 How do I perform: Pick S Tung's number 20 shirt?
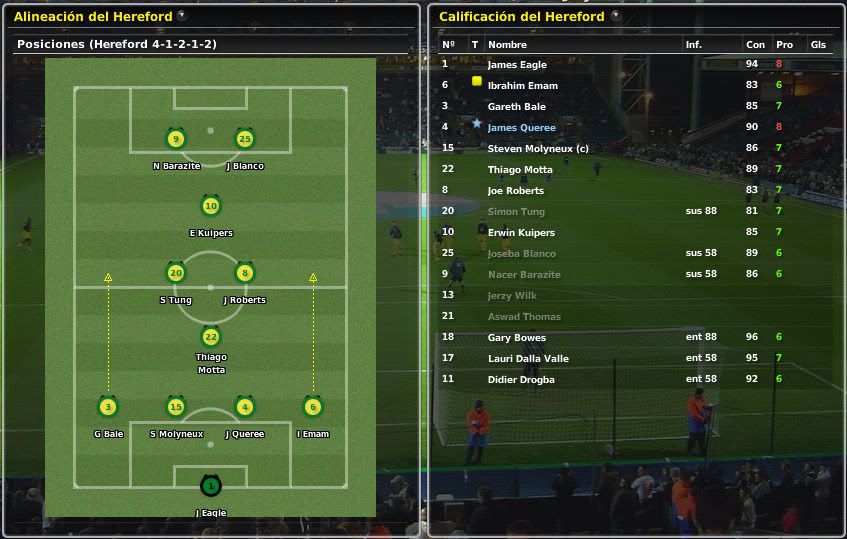point(176,273)
